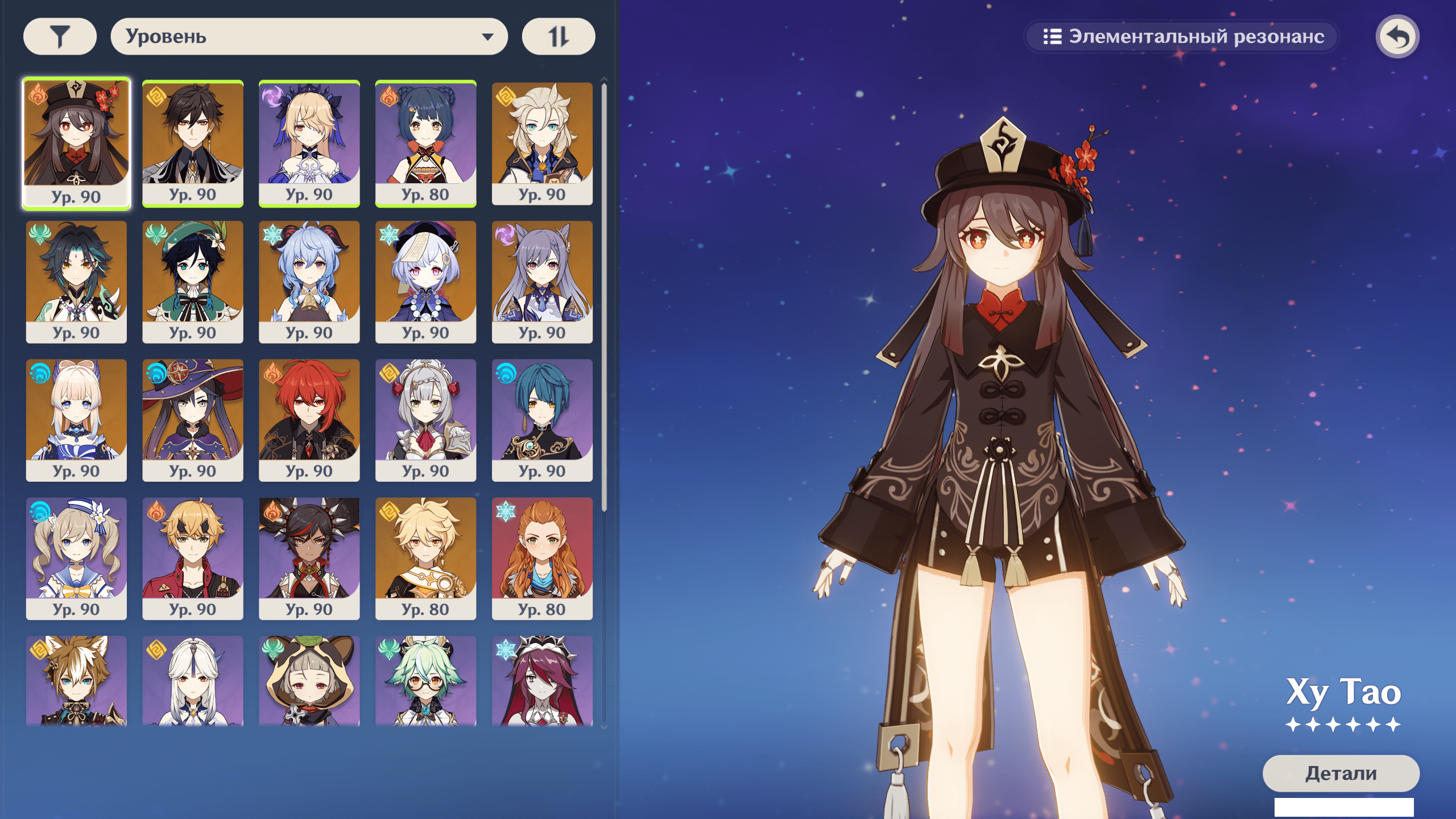Choose the Xingqiu character card
The height and width of the screenshot is (819, 1456).
pyautogui.click(x=542, y=420)
